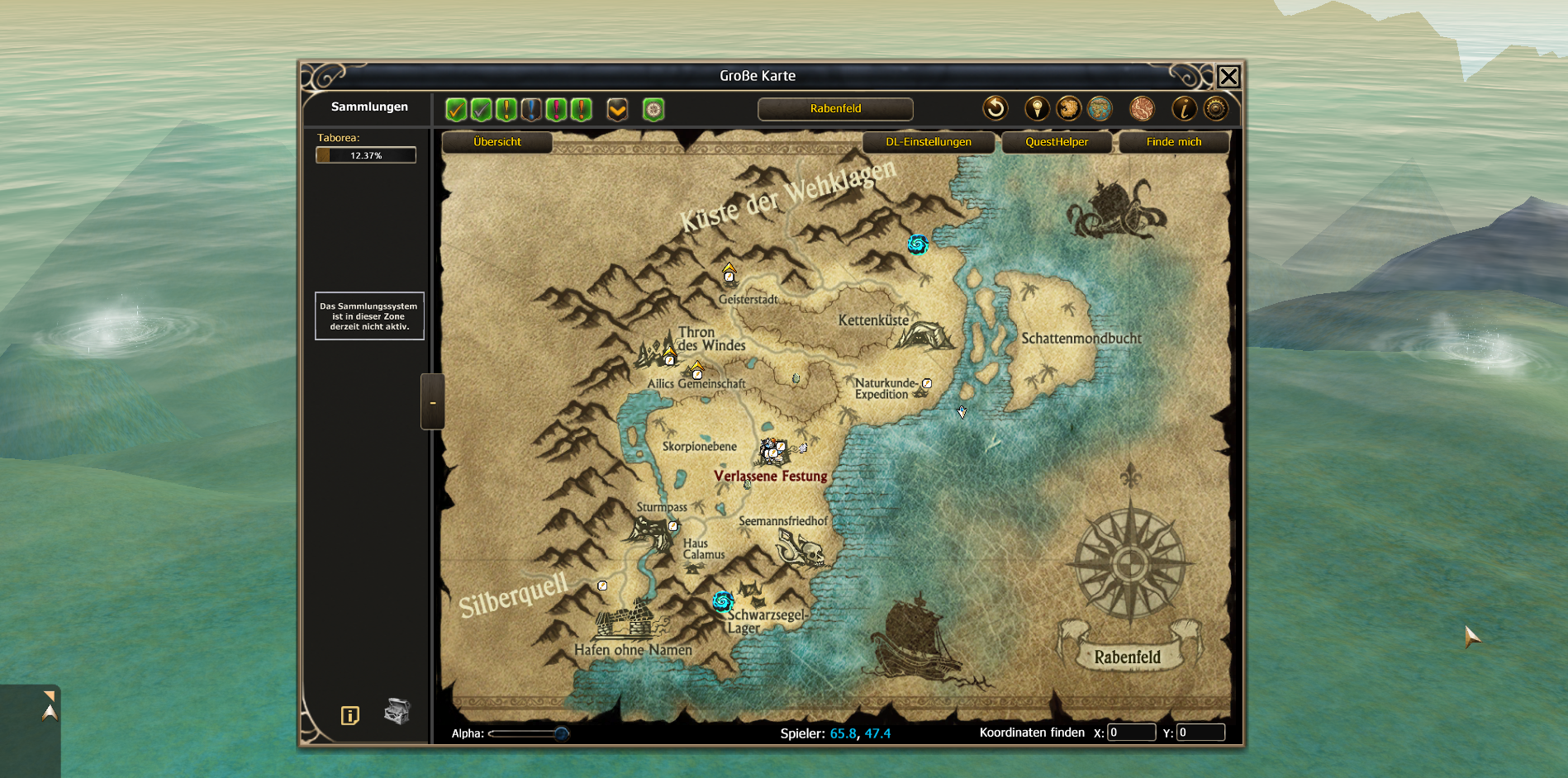Open the QuestHelper panel
Screen dimensions: 1568x778
pos(1057,142)
